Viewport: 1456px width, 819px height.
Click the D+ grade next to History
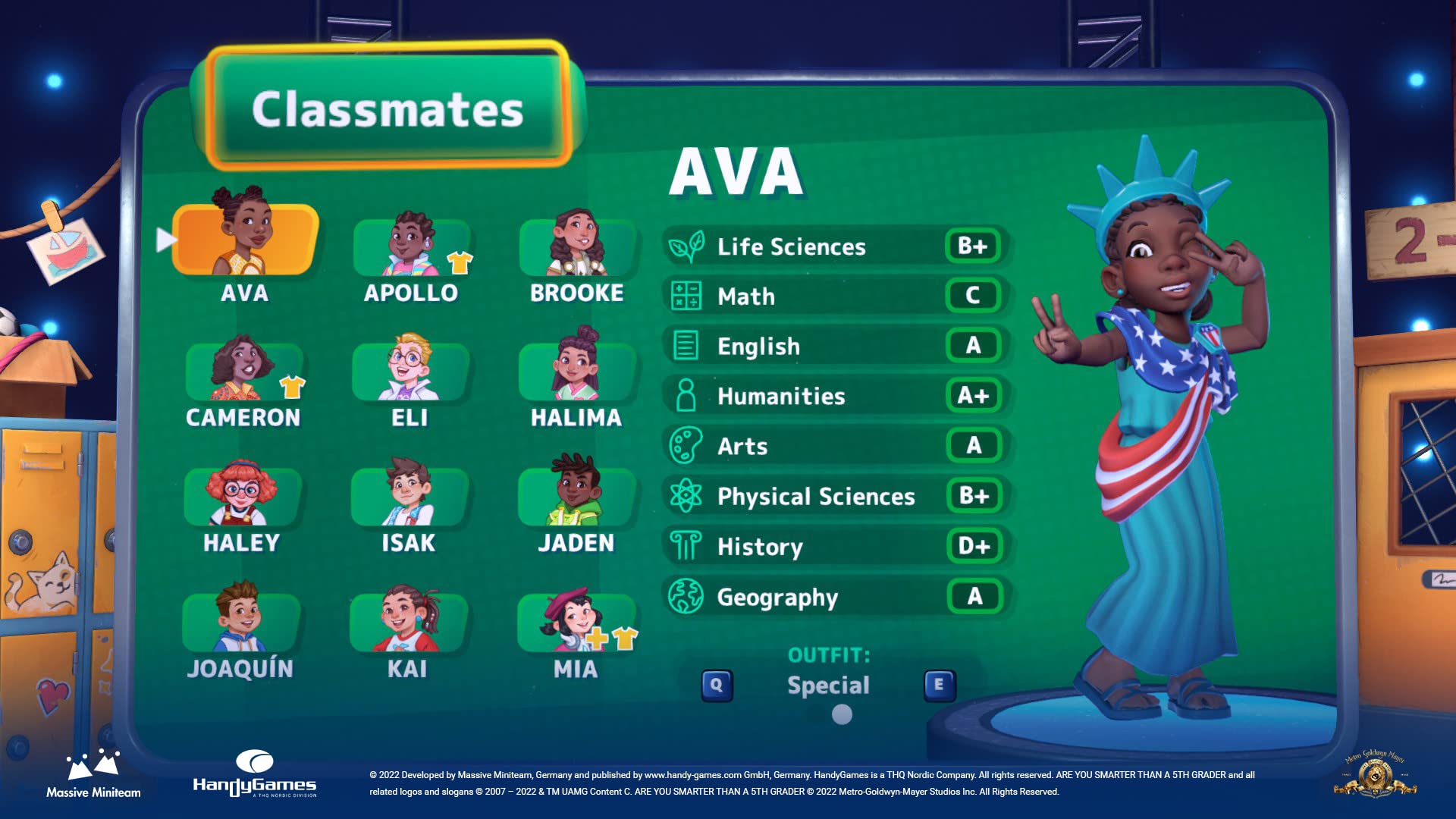[x=975, y=547]
